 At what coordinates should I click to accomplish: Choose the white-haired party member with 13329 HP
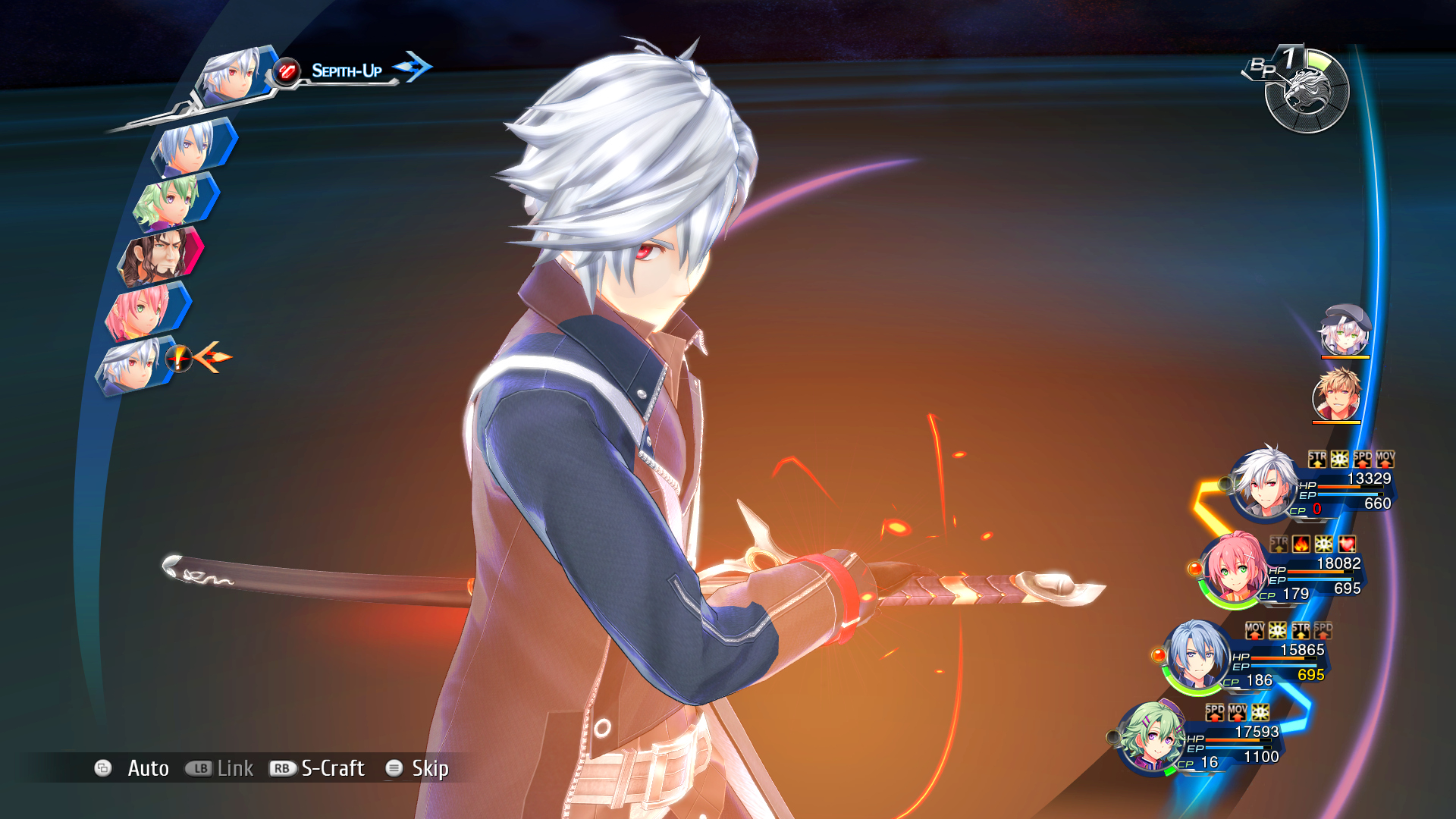pos(1264,483)
